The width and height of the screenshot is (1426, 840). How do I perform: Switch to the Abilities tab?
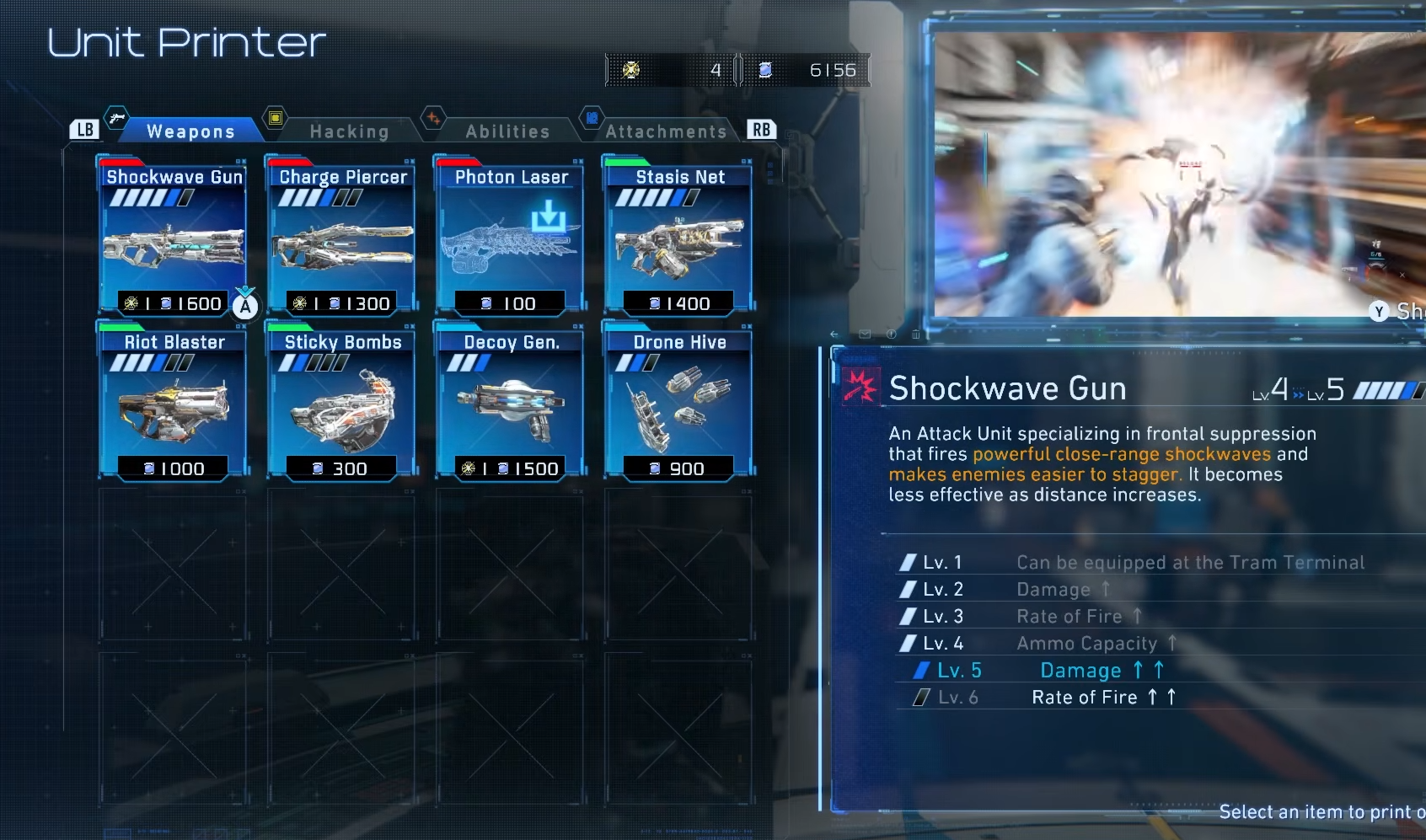pyautogui.click(x=507, y=131)
